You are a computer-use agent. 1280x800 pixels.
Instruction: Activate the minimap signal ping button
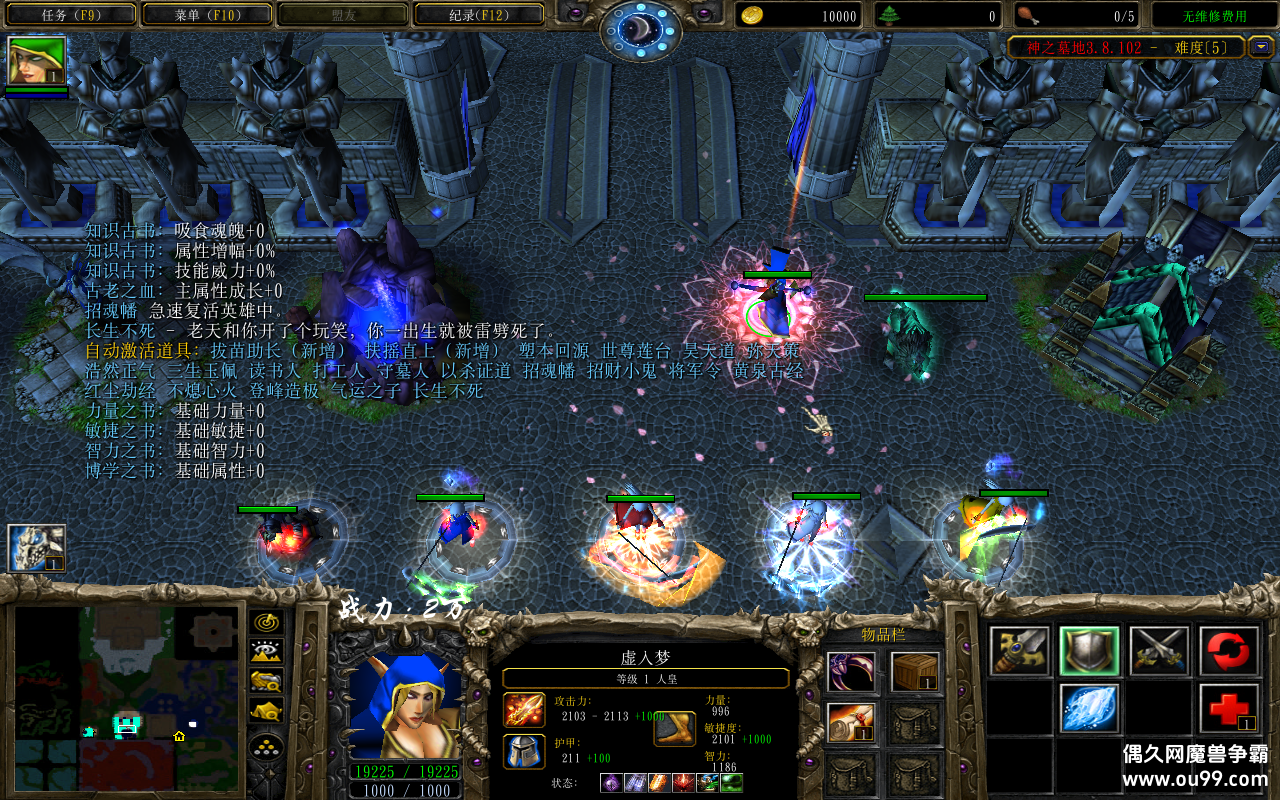[265, 623]
